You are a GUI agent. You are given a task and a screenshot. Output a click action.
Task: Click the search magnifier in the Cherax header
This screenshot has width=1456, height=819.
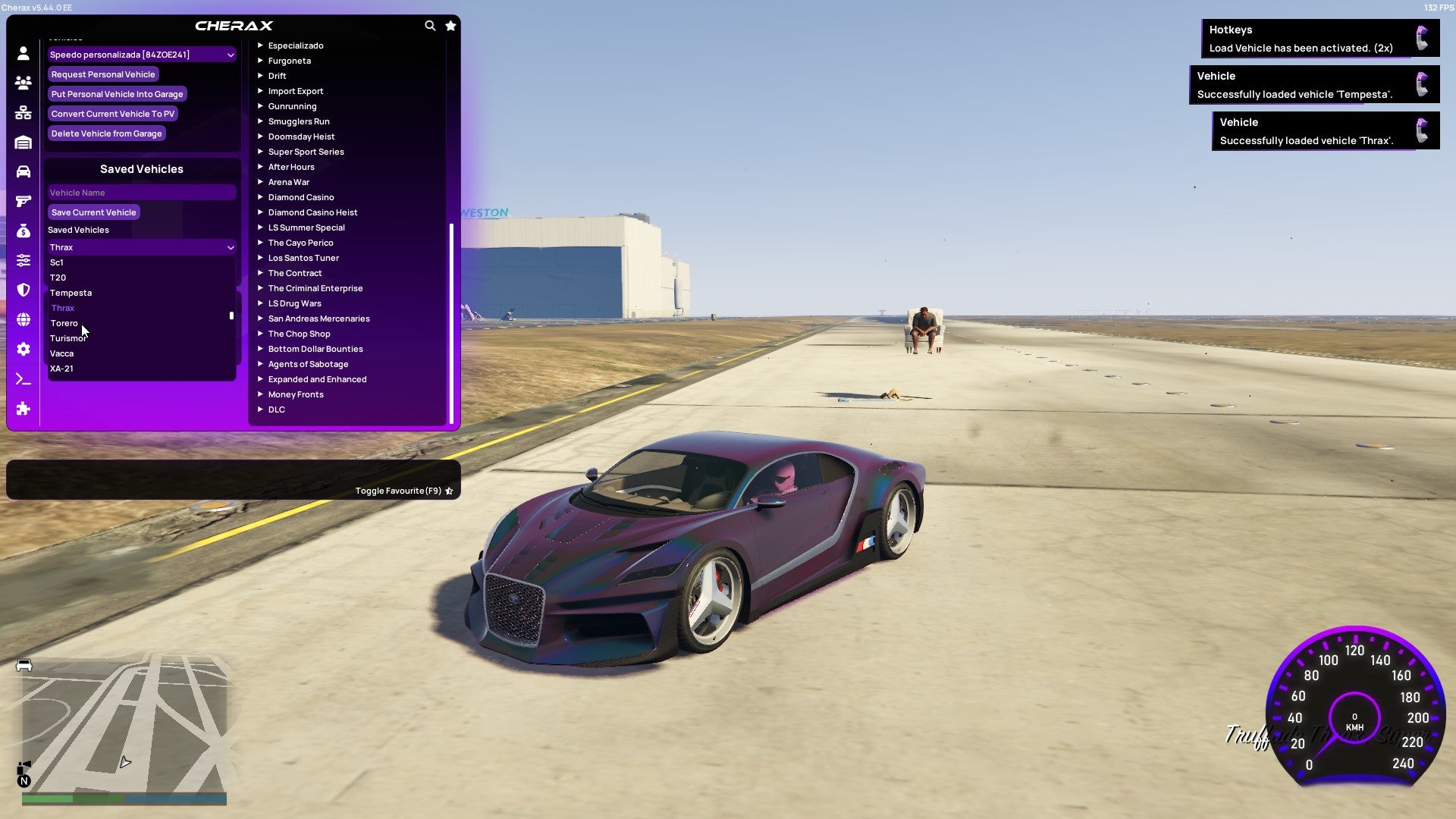tap(430, 25)
